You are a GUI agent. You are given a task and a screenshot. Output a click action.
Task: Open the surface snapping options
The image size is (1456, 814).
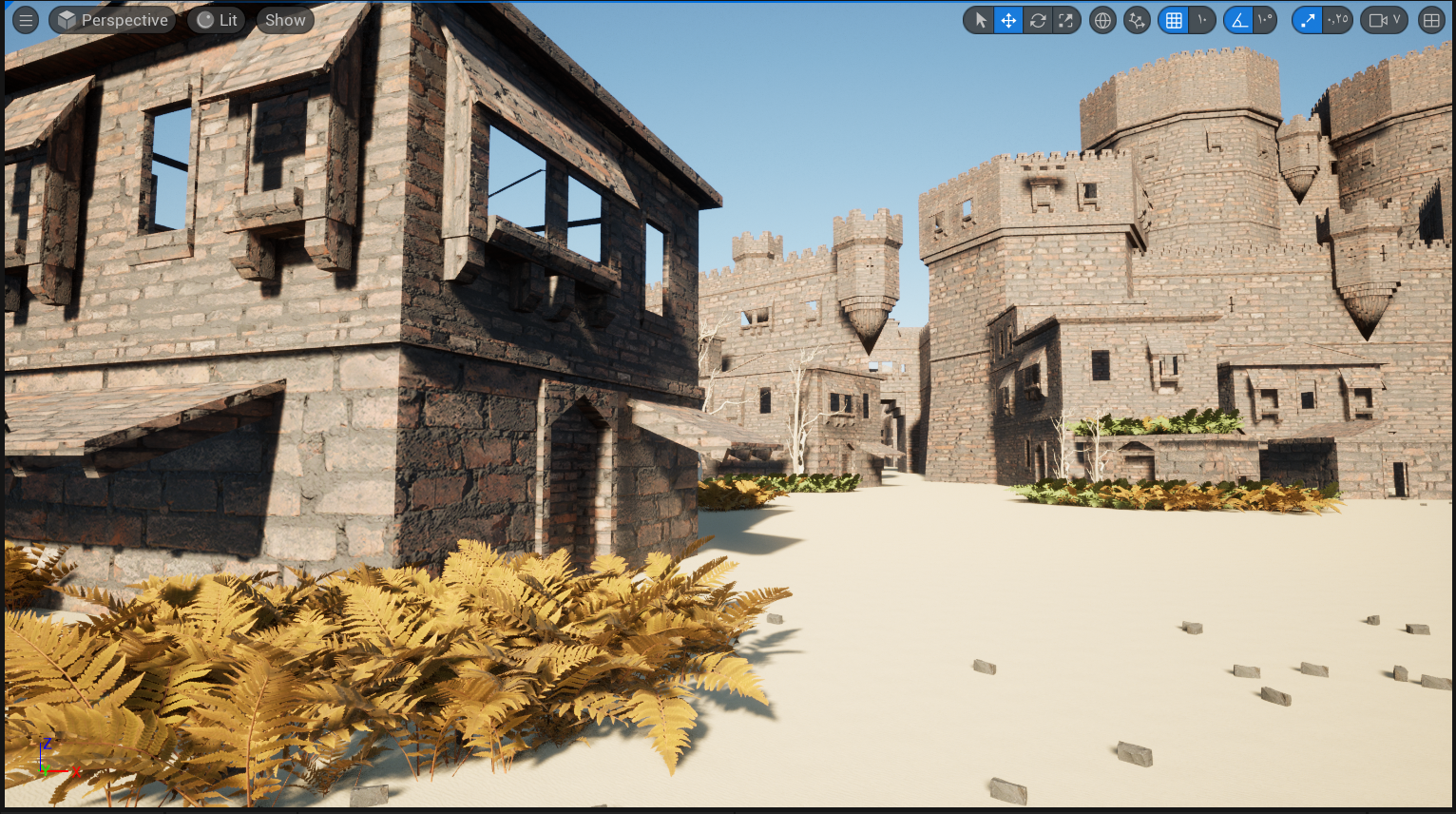1137,20
